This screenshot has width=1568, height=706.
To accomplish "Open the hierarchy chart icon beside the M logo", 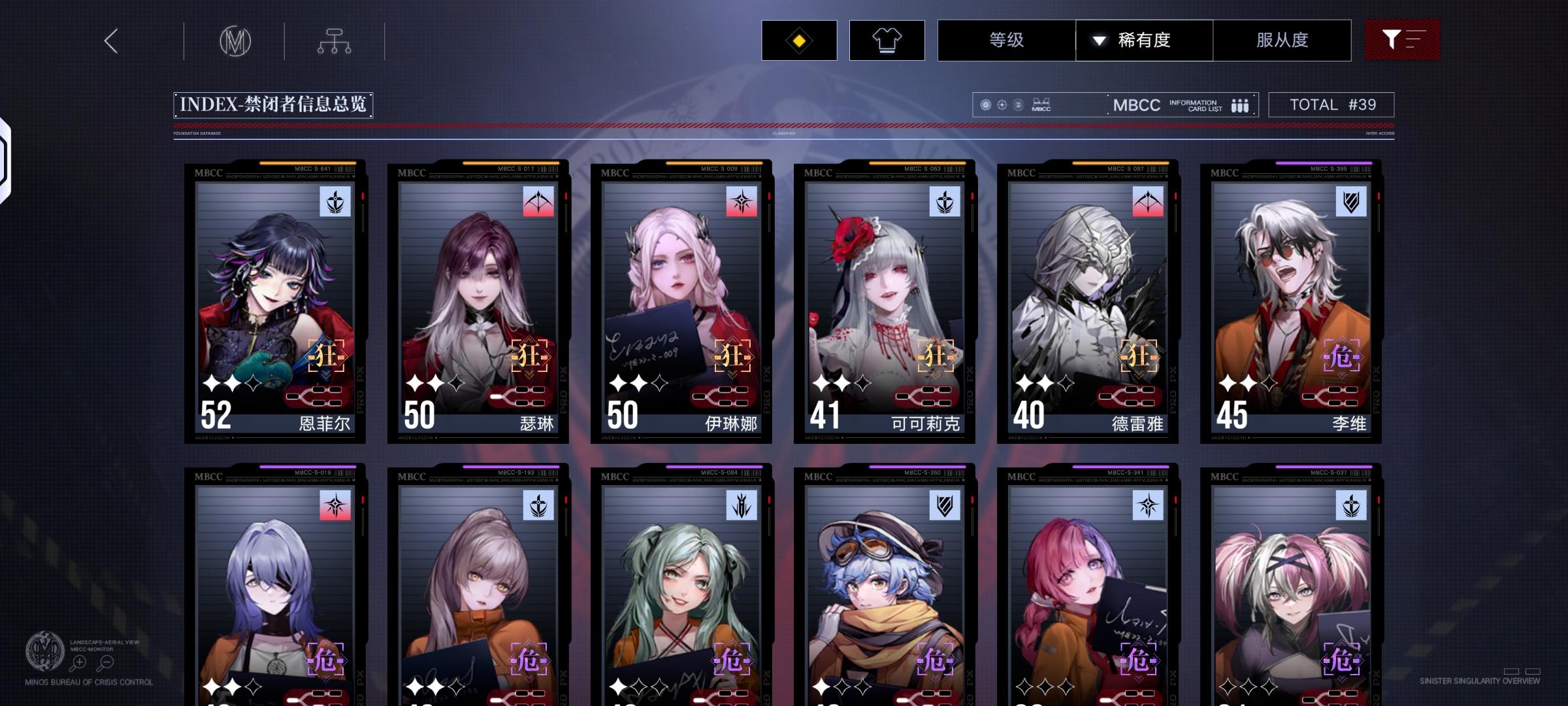I will (336, 40).
